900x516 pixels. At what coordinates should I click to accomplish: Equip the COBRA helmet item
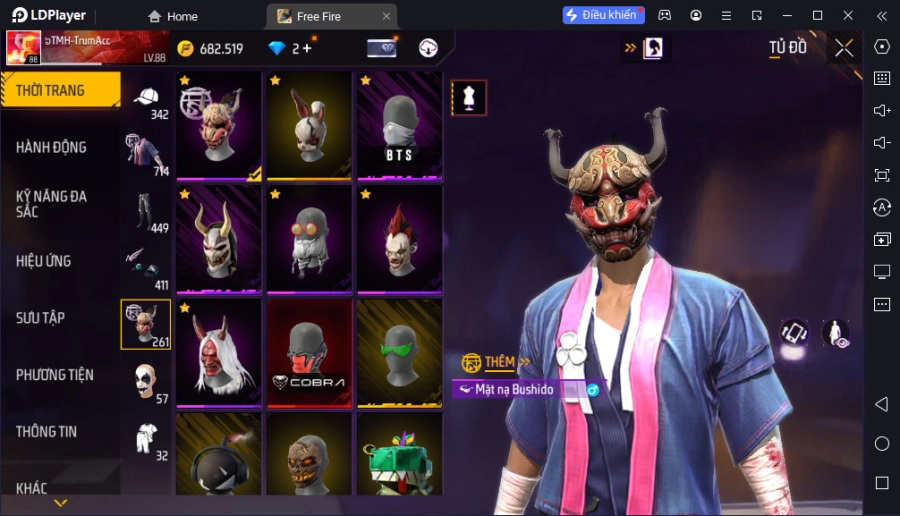click(308, 353)
